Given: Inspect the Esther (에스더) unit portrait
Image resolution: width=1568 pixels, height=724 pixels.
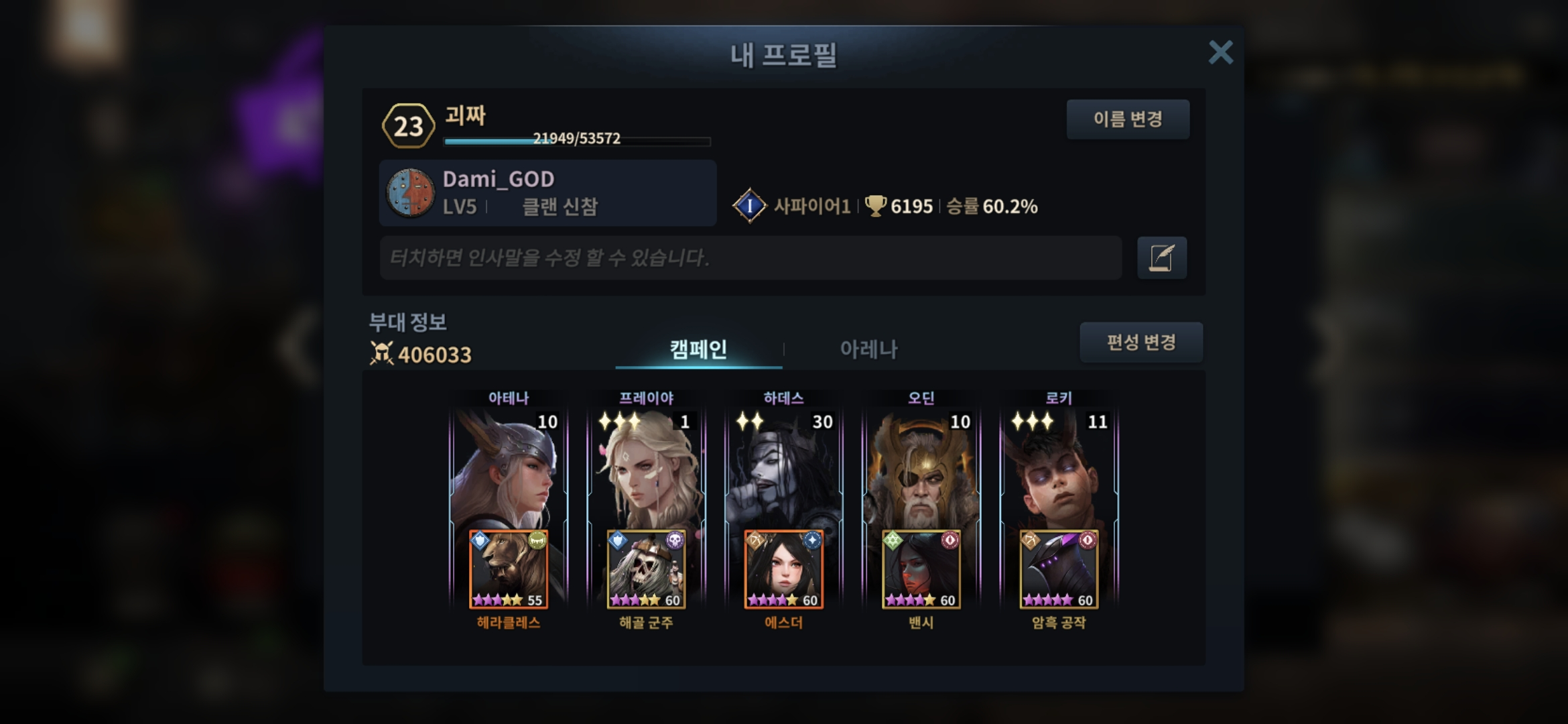Looking at the screenshot, I should point(783,570).
